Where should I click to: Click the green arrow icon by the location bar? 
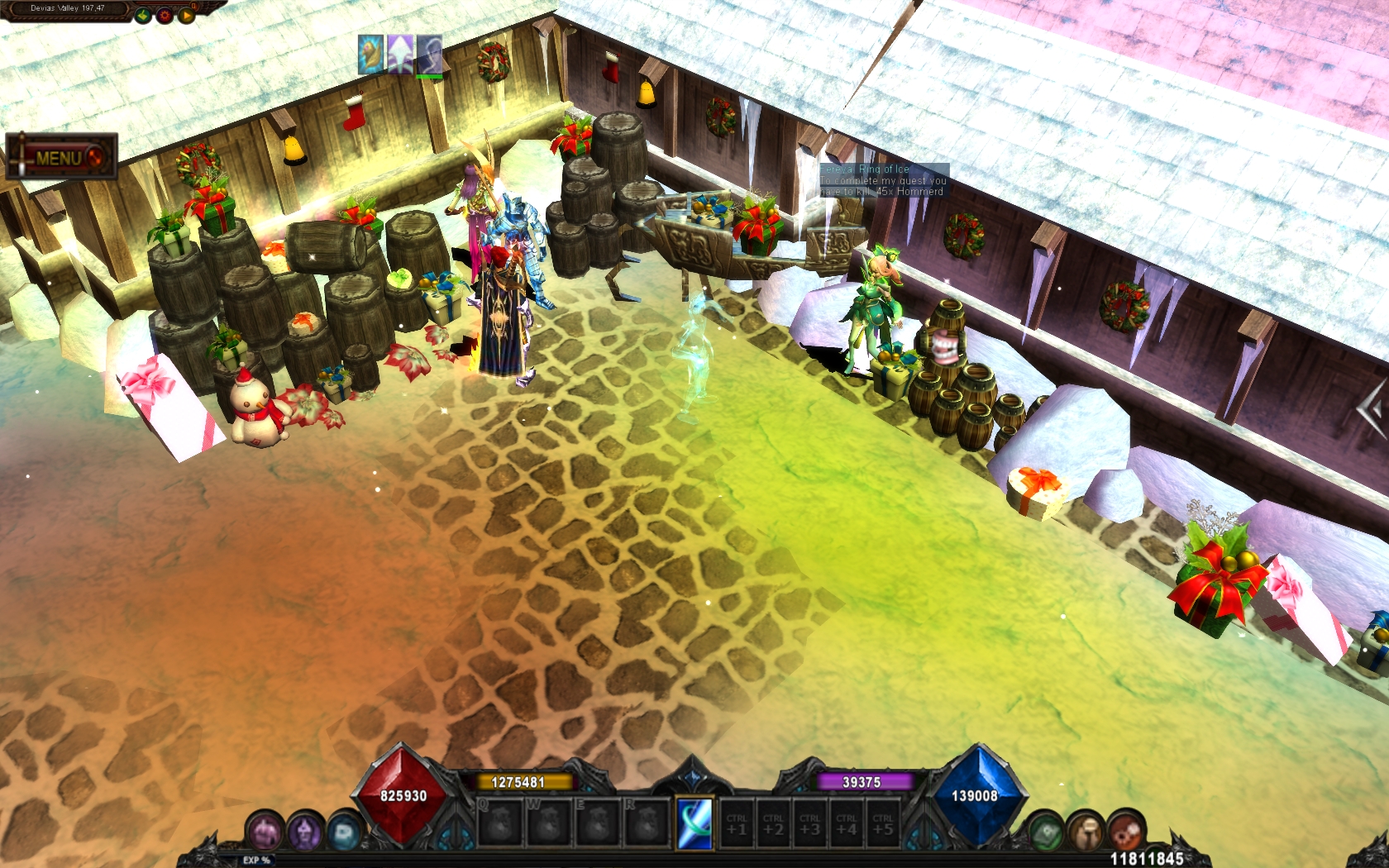pyautogui.click(x=143, y=15)
